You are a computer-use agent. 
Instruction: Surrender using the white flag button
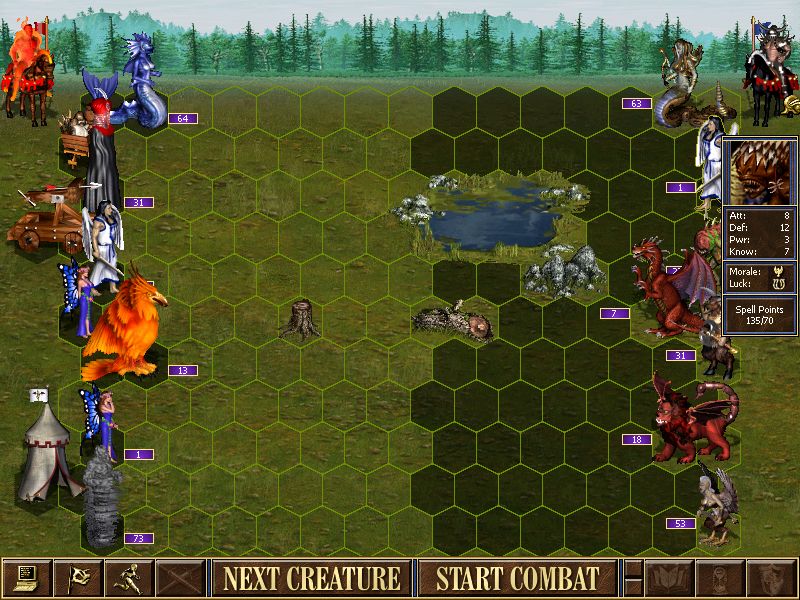tap(77, 578)
